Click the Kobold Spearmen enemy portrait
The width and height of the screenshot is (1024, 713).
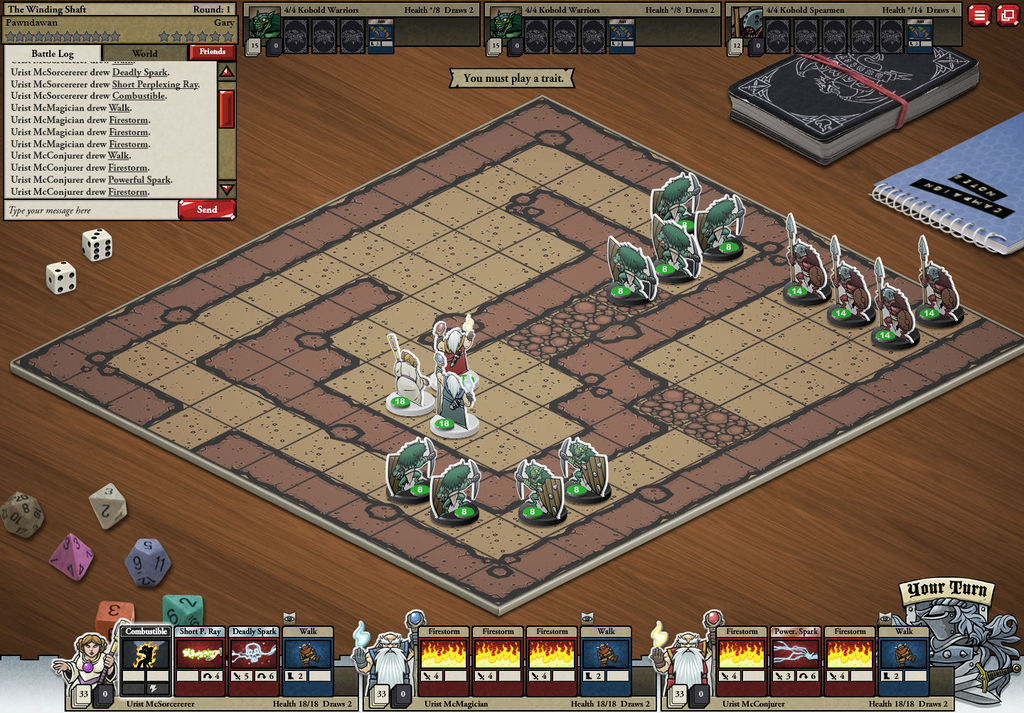[745, 22]
